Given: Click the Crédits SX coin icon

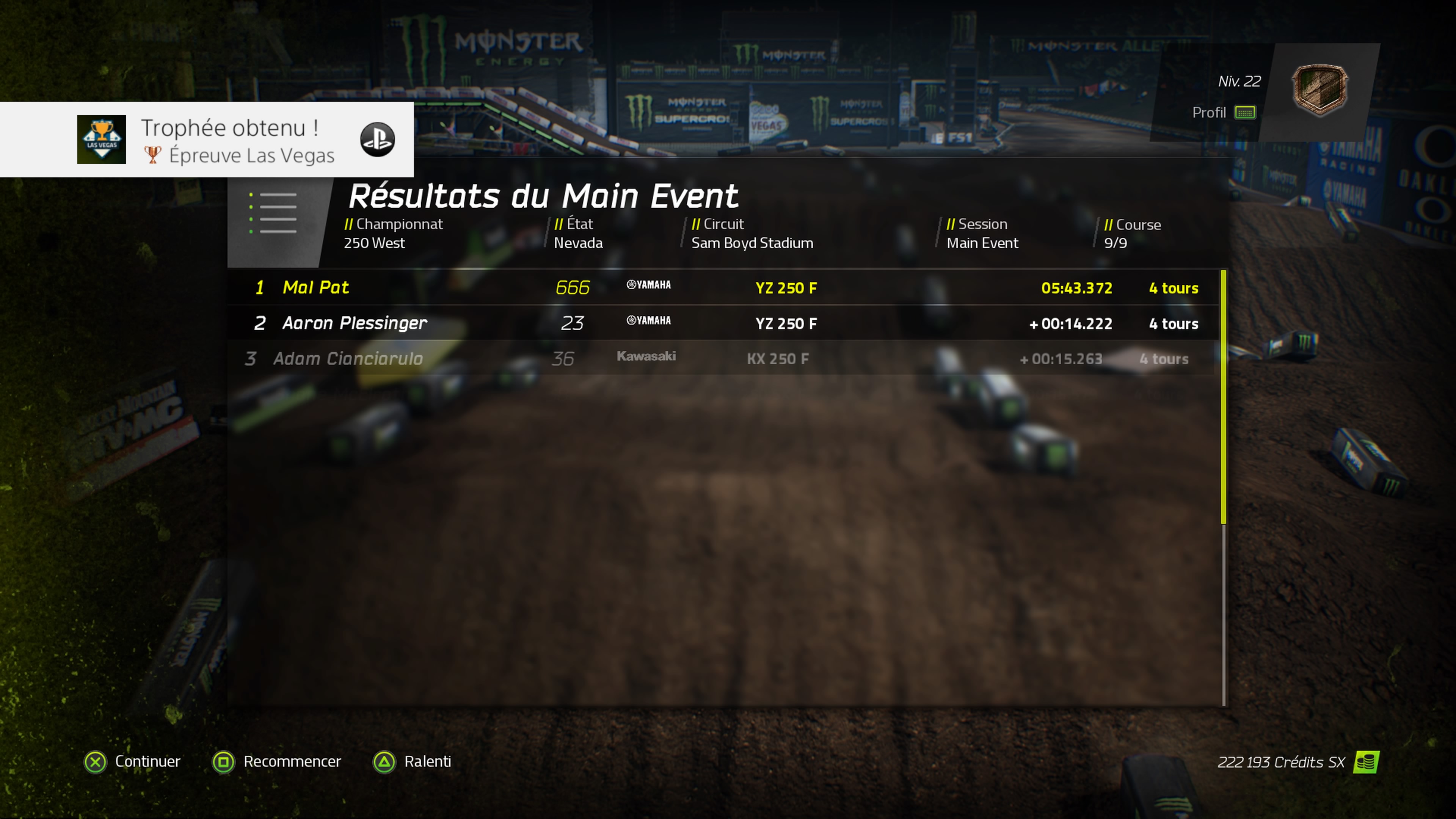Looking at the screenshot, I should [1366, 762].
